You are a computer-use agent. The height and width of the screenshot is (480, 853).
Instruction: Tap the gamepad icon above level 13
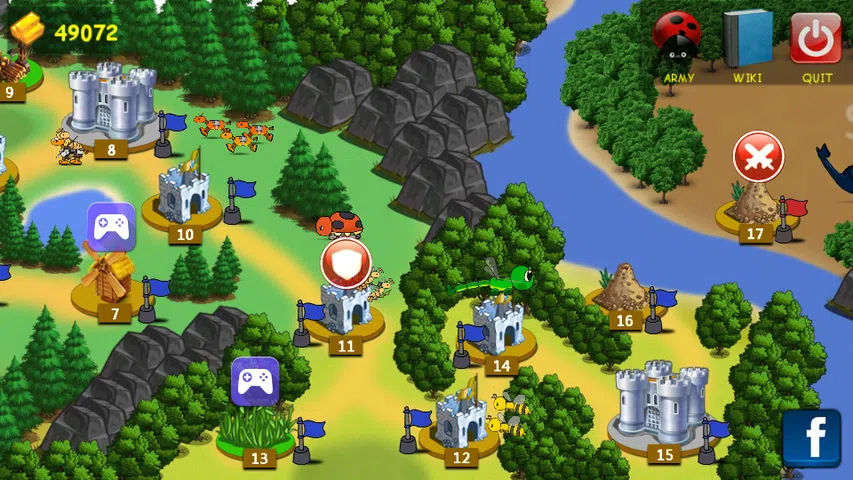255,381
